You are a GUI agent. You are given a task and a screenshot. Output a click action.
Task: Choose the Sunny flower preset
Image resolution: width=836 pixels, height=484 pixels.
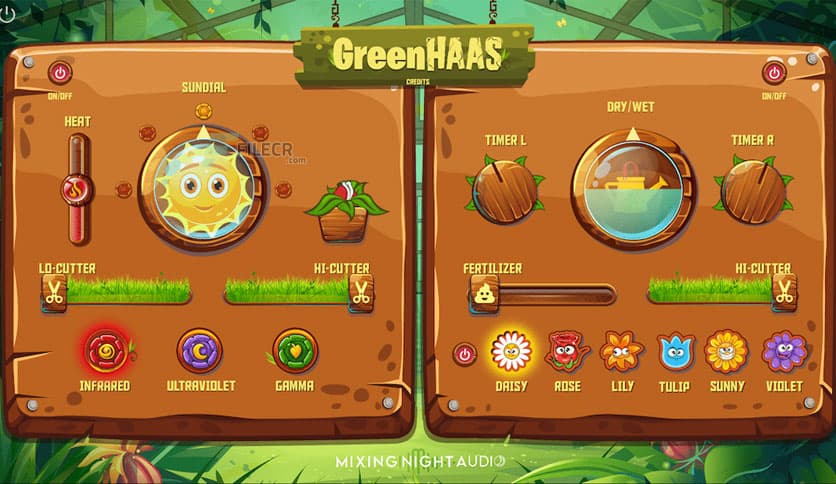pos(727,351)
